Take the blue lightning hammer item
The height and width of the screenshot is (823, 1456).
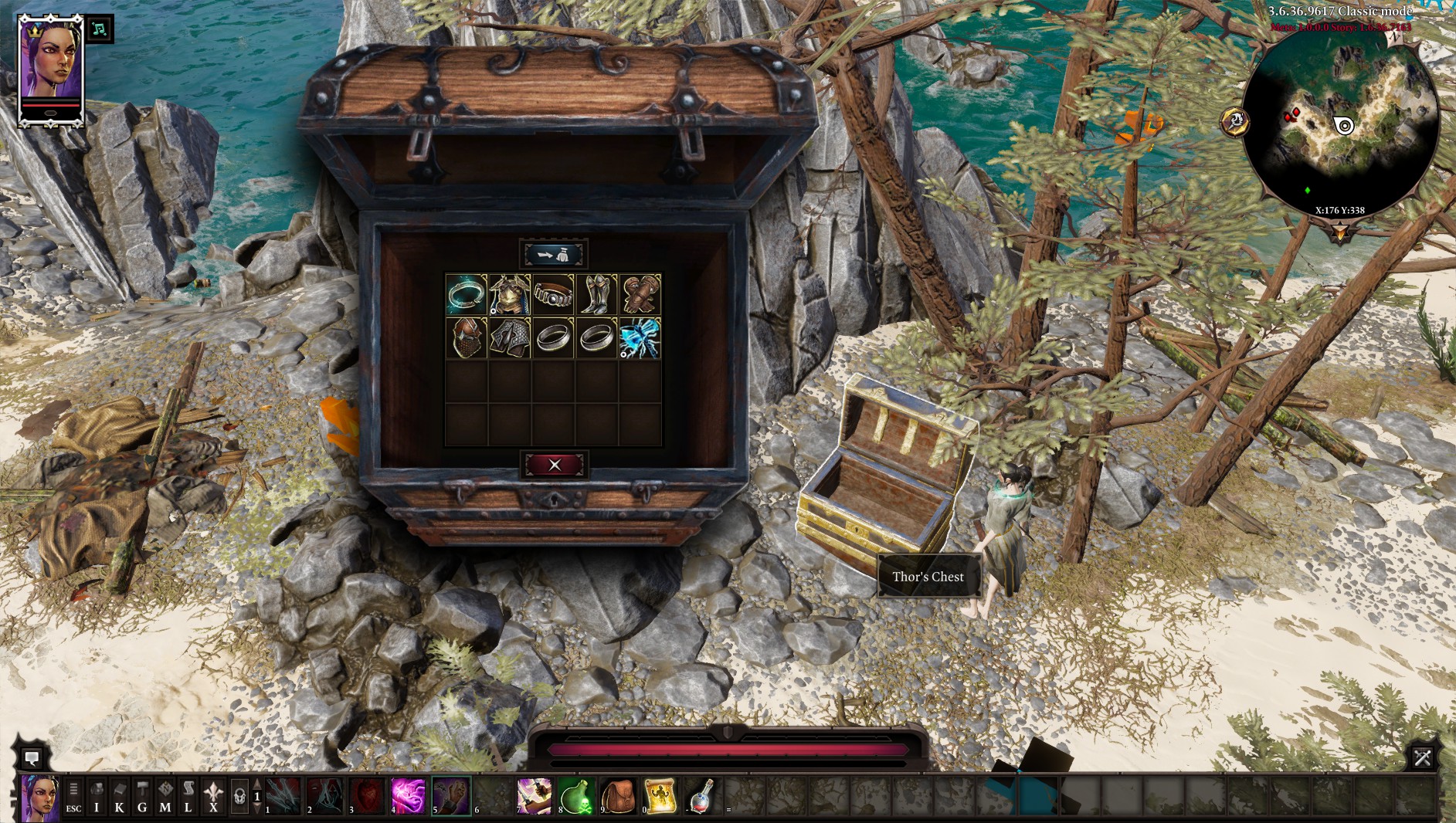[640, 338]
